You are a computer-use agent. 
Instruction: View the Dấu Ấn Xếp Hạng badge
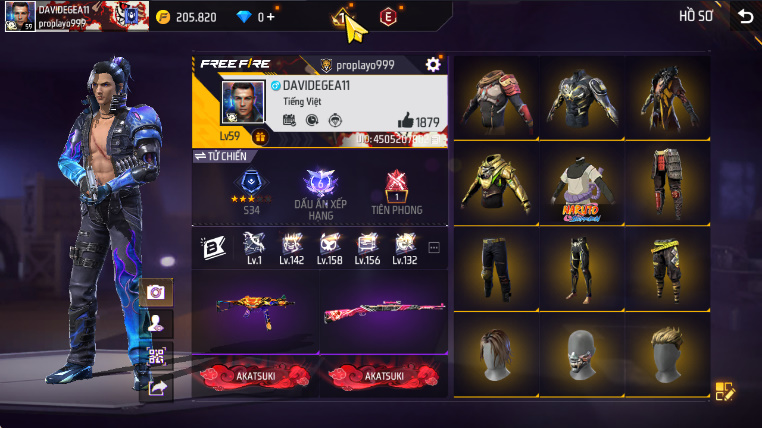pyautogui.click(x=321, y=192)
